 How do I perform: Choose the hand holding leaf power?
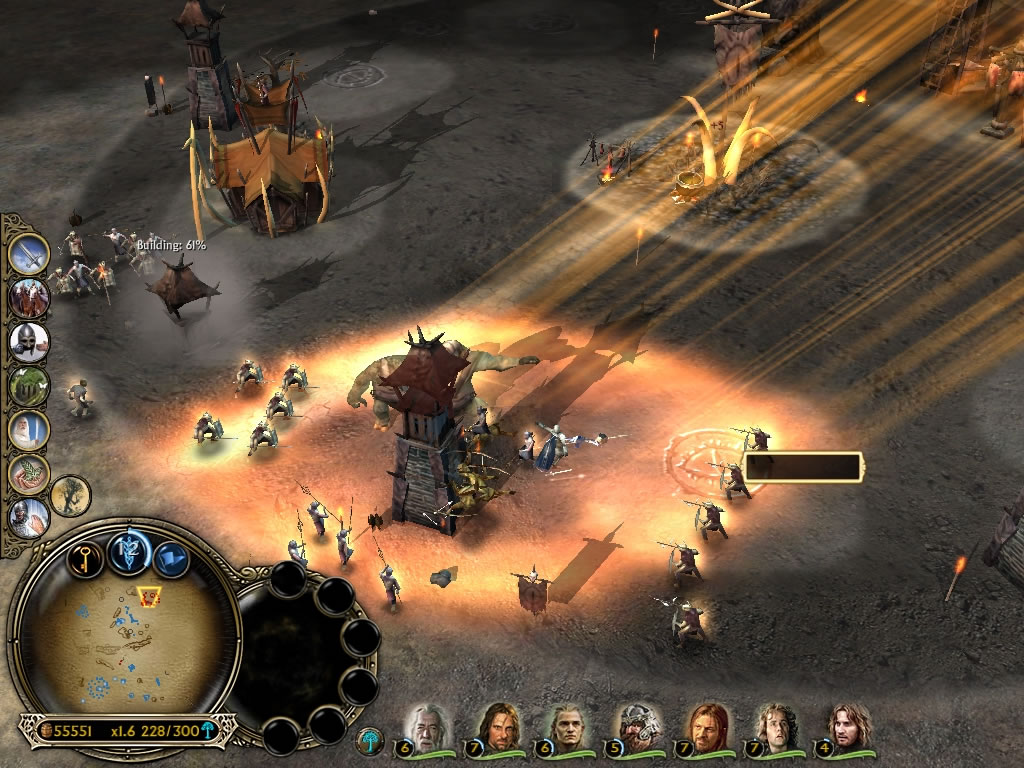point(30,474)
